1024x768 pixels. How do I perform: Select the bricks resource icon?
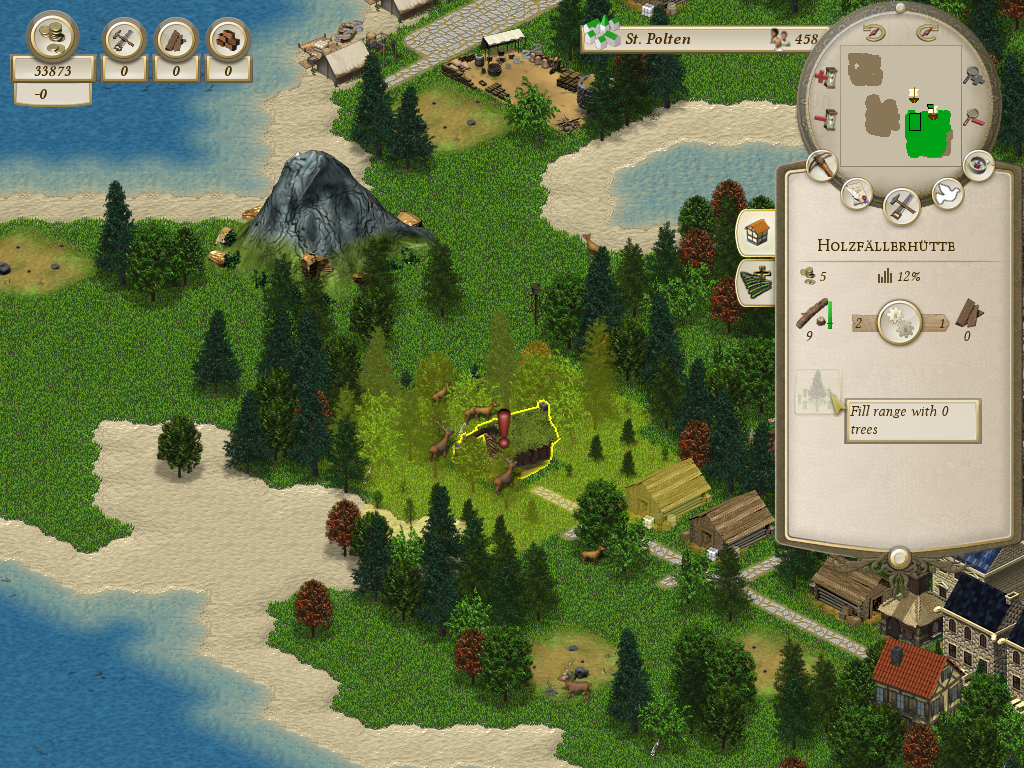[228, 40]
